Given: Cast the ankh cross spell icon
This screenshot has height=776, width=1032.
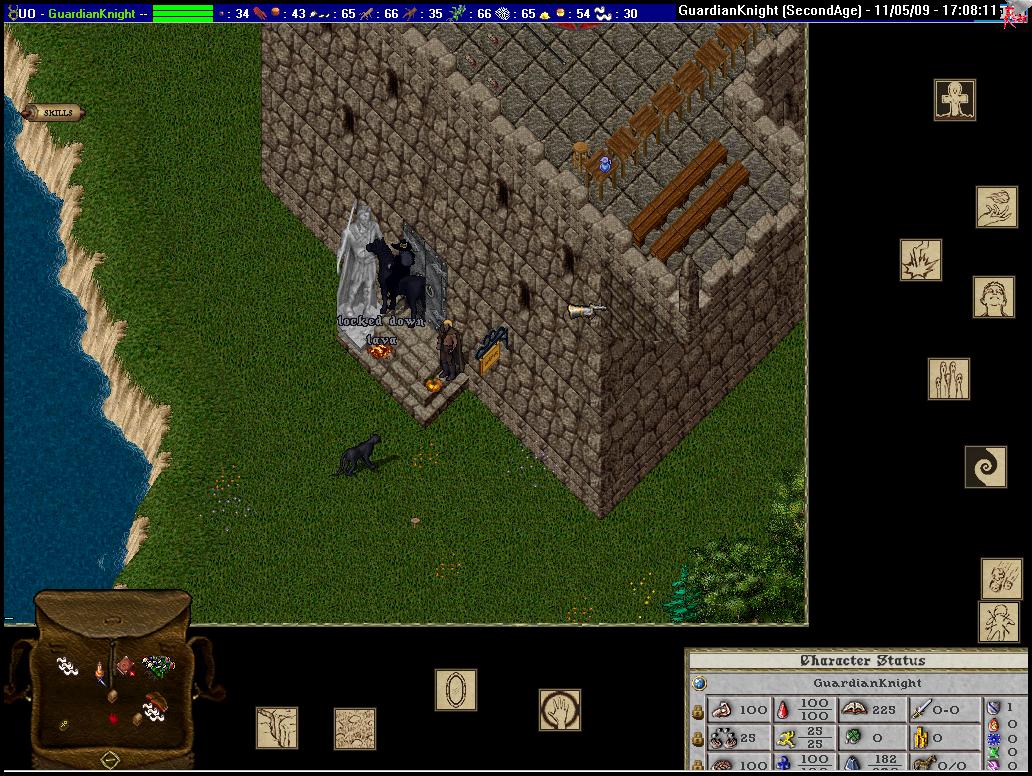Looking at the screenshot, I should tap(955, 100).
